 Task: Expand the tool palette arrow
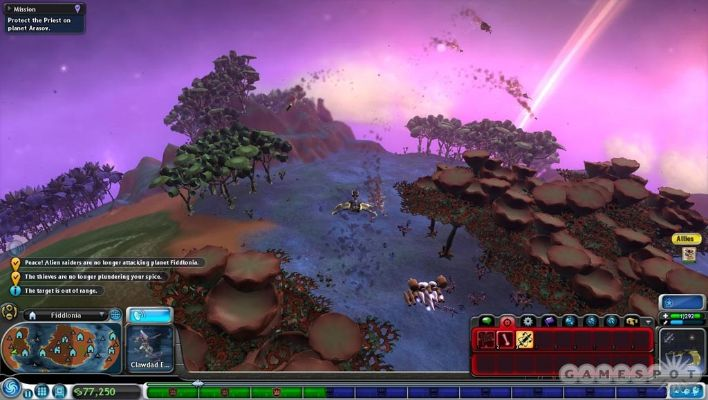[647, 321]
